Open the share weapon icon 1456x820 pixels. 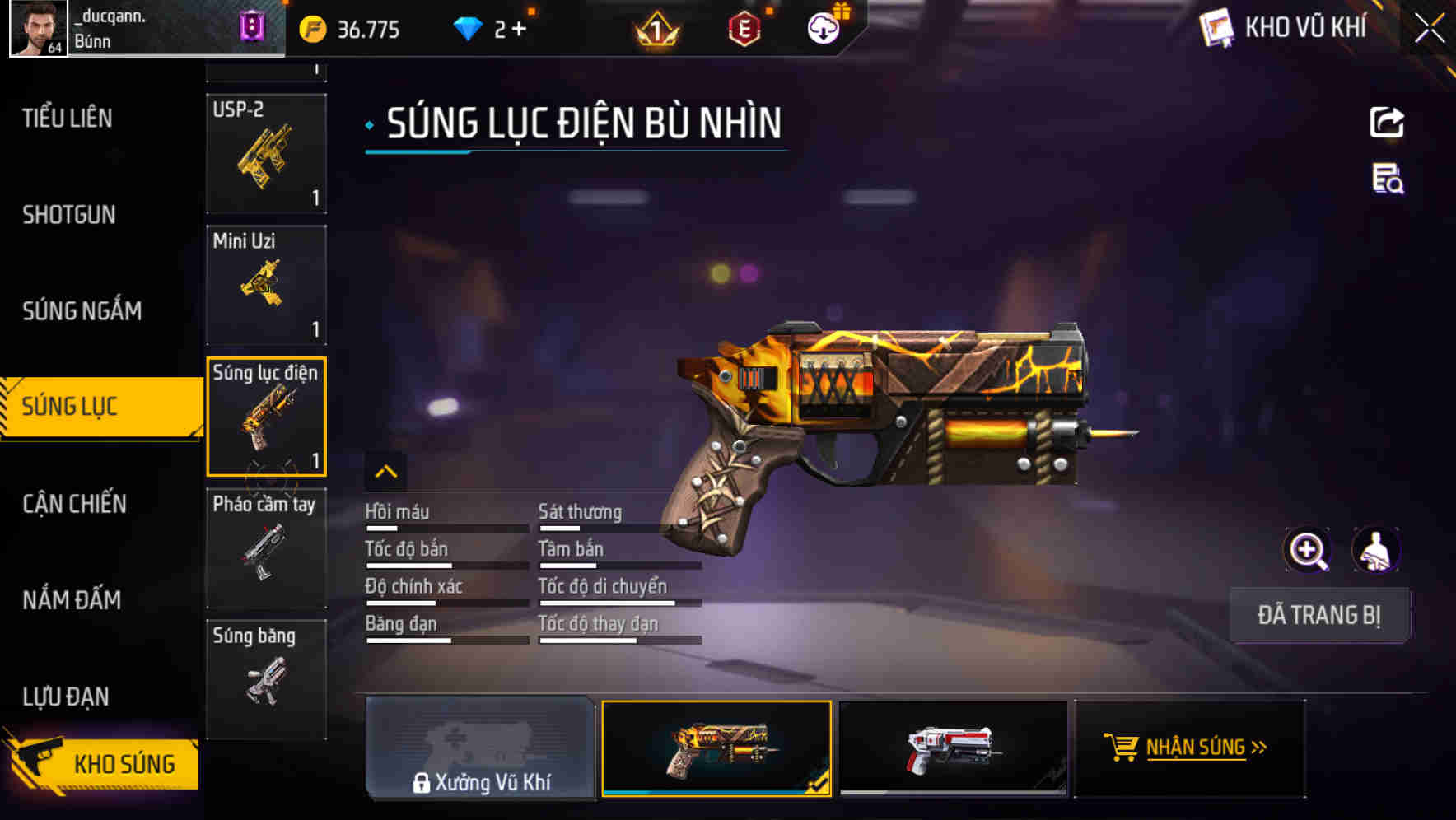(x=1388, y=122)
